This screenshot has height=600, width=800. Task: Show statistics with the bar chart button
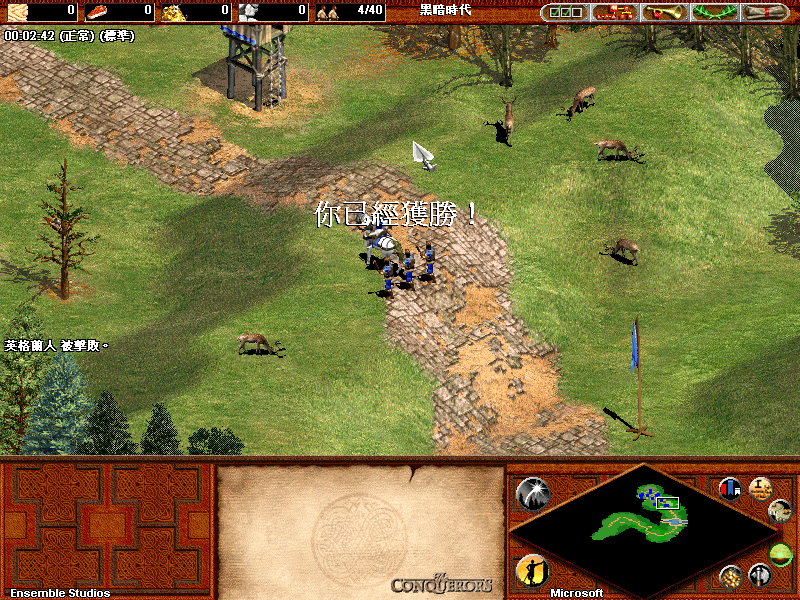(x=730, y=488)
